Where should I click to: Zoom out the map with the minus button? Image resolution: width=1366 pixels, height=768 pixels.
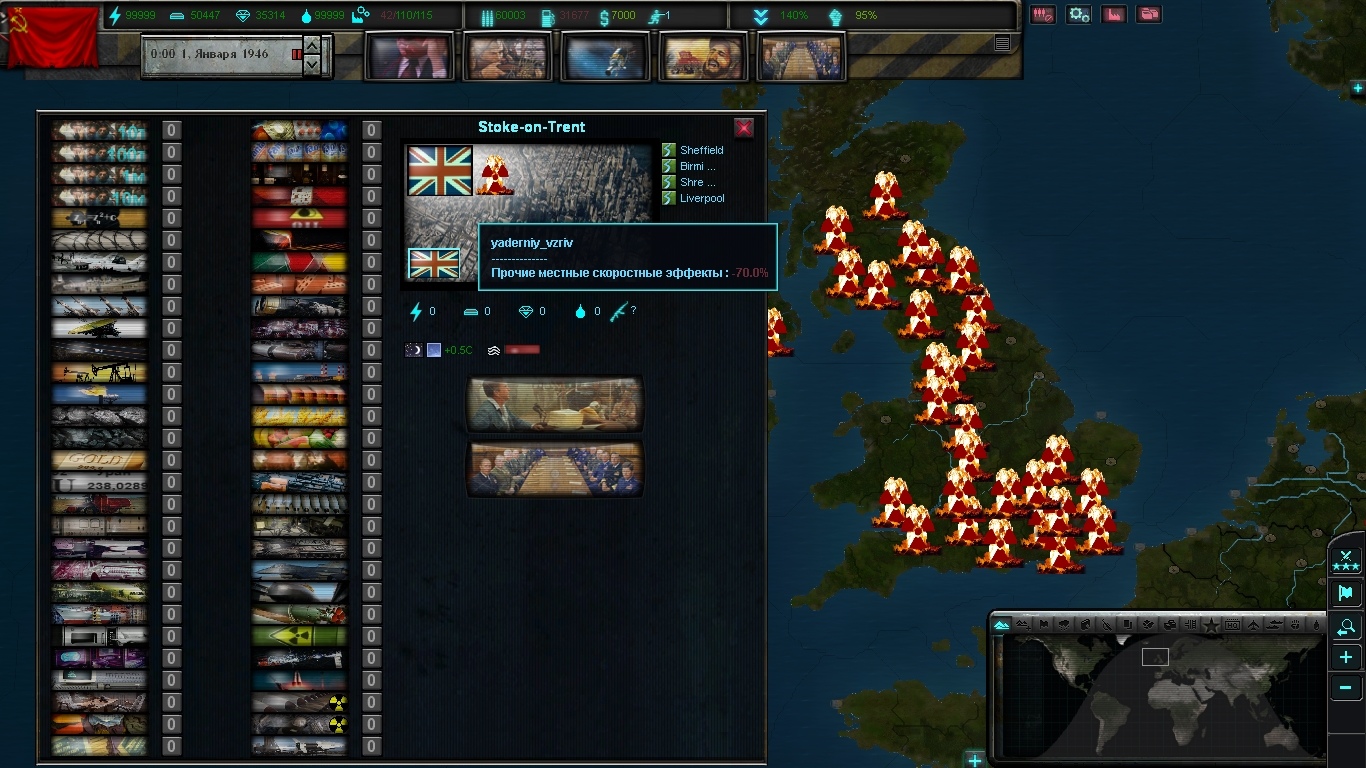1346,688
